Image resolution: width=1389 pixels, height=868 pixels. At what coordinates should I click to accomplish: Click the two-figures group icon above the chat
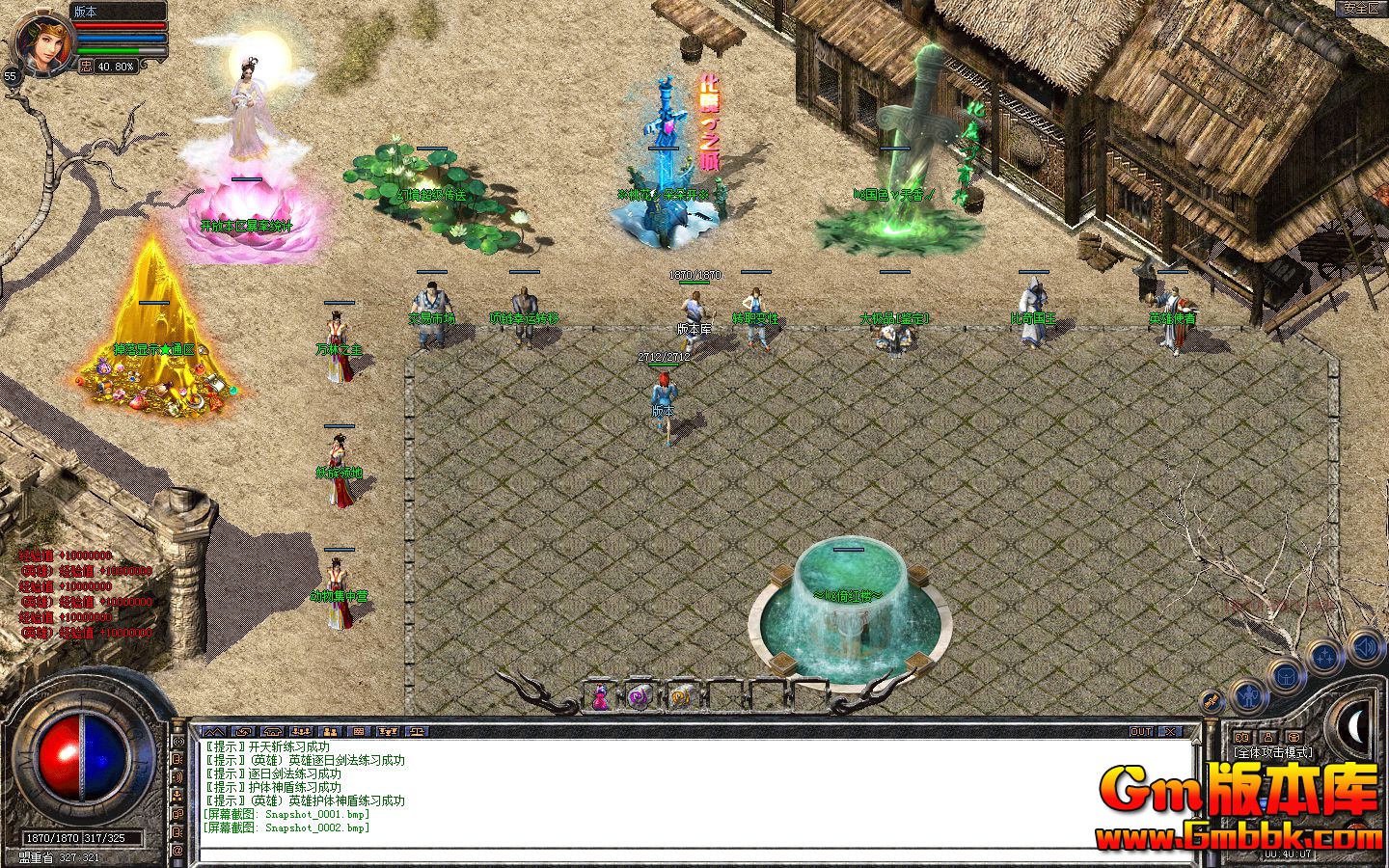click(x=330, y=732)
